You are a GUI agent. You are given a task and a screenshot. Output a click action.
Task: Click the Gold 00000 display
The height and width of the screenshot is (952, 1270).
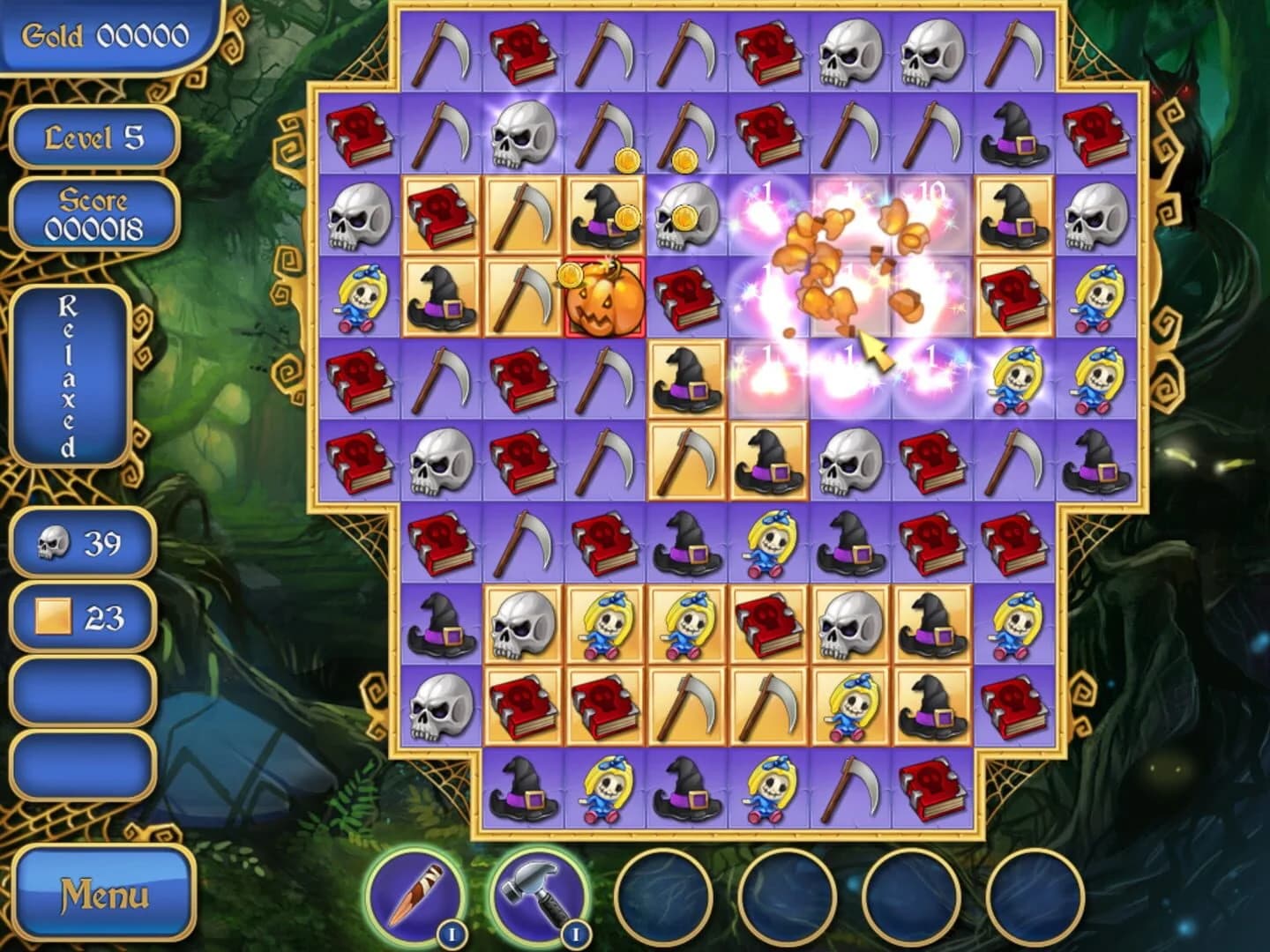[106, 37]
